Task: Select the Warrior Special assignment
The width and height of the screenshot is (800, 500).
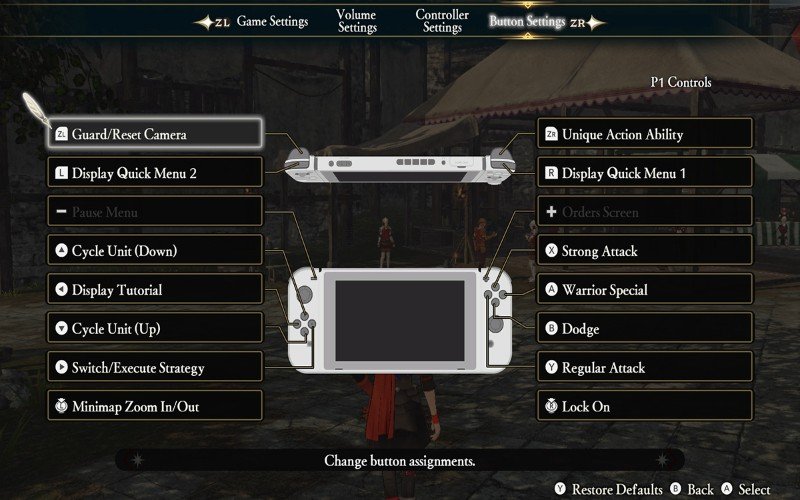Action: pyautogui.click(x=645, y=289)
